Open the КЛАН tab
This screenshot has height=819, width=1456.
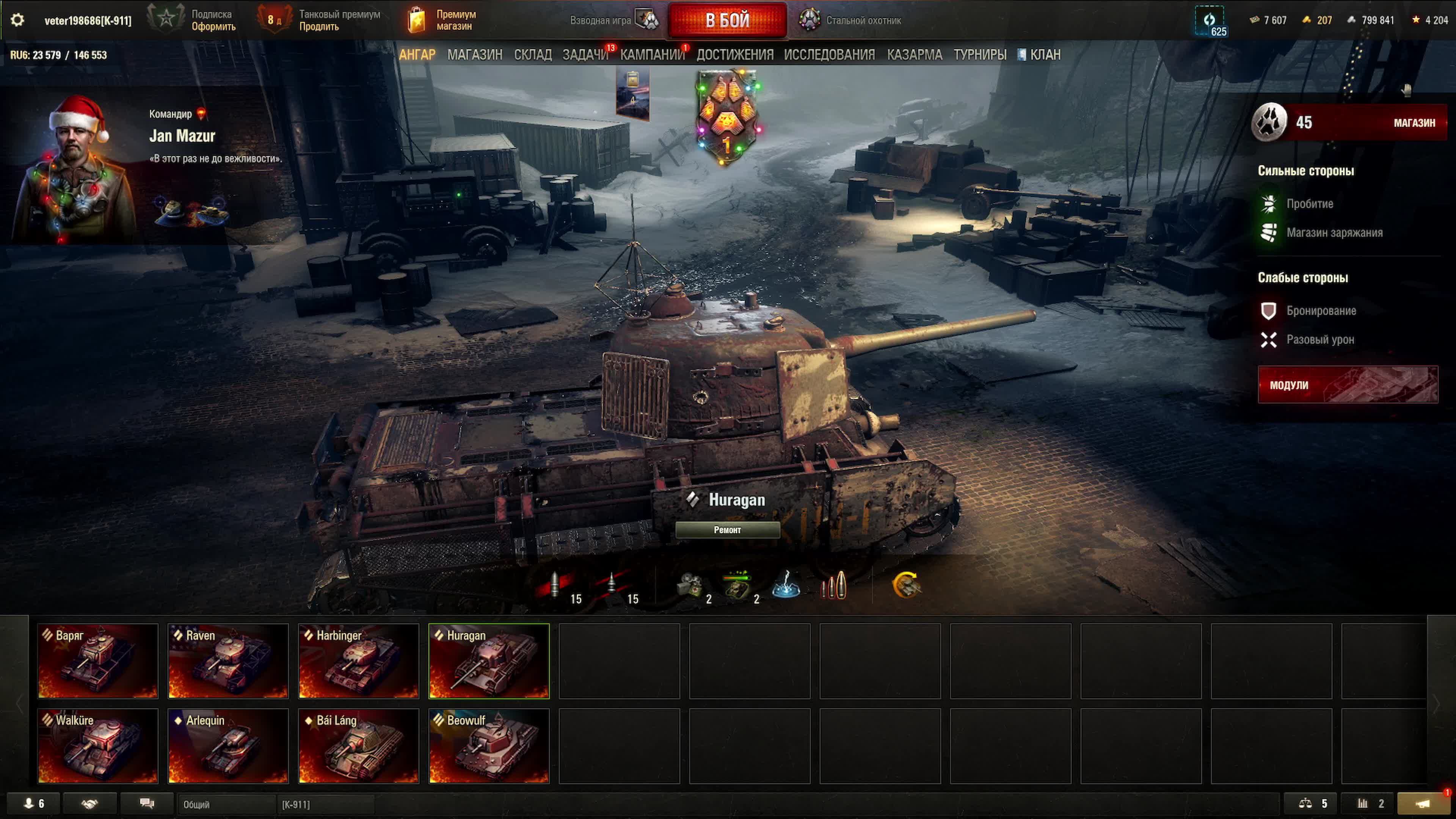point(1045,55)
